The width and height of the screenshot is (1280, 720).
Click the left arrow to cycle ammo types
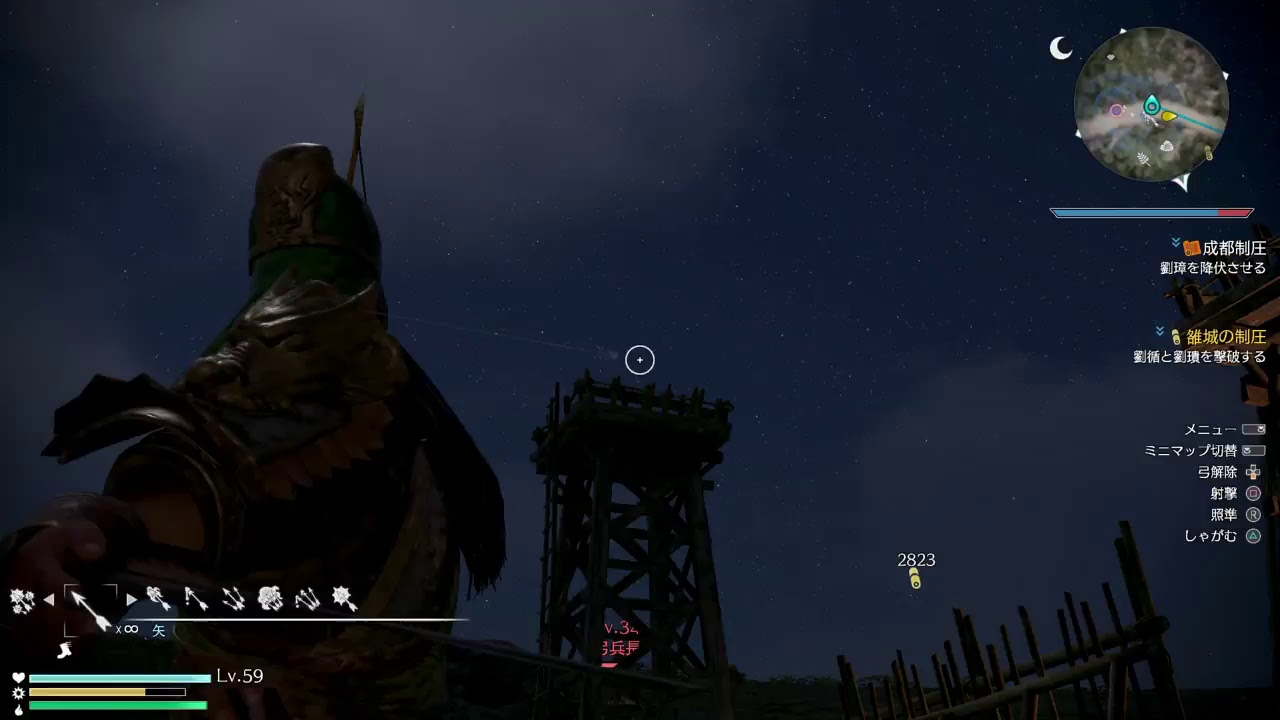click(48, 598)
